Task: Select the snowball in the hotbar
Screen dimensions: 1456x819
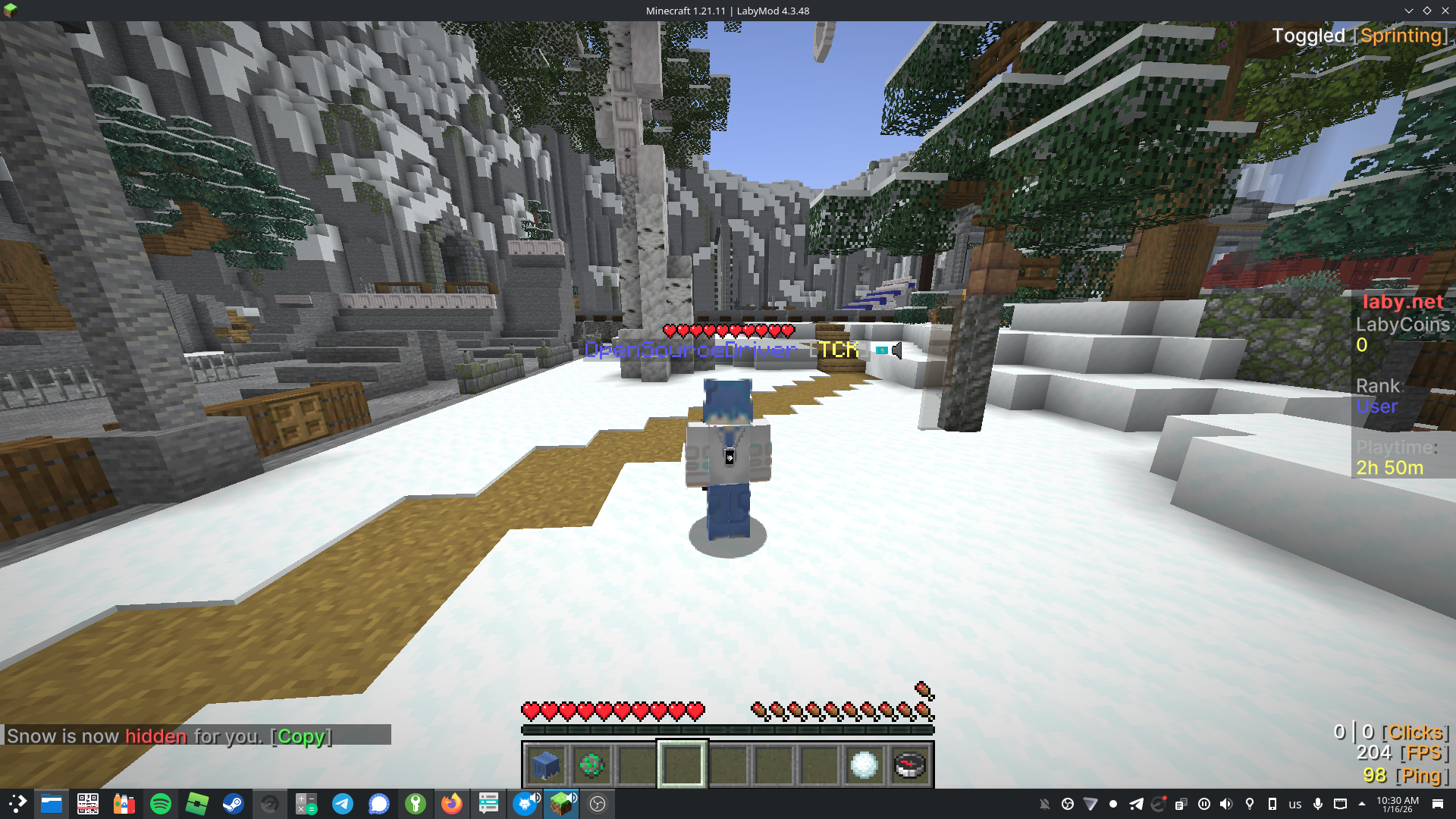Action: [x=863, y=766]
